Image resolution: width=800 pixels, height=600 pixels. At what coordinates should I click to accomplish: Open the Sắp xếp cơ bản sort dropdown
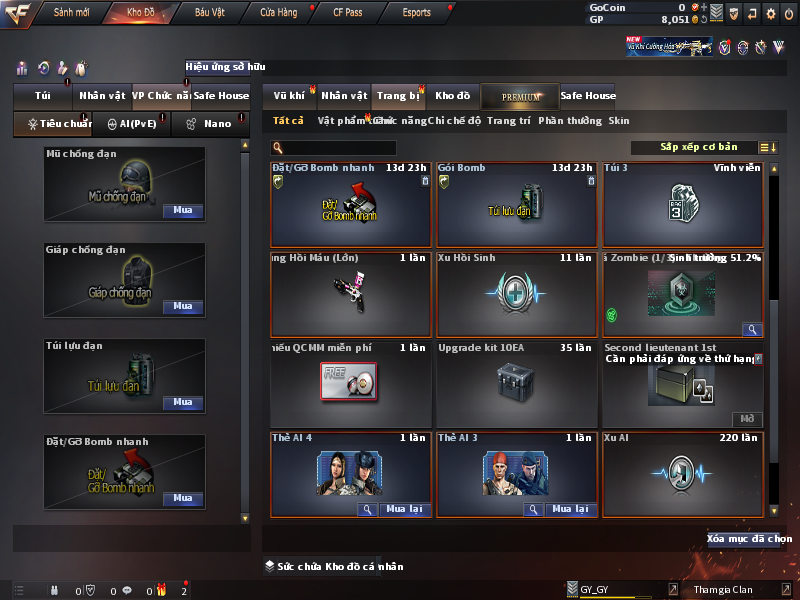click(698, 147)
